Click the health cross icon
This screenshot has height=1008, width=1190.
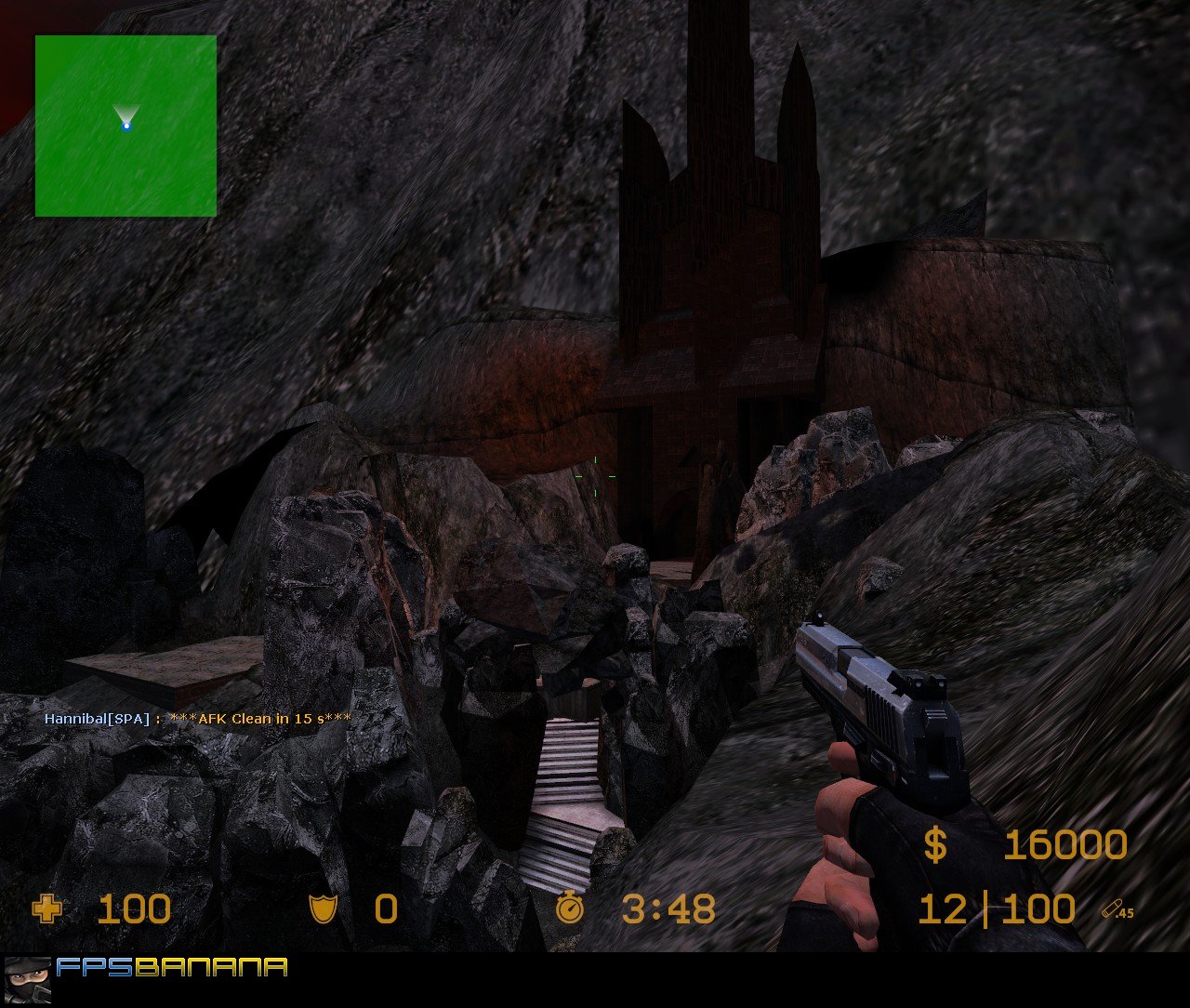pos(47,909)
